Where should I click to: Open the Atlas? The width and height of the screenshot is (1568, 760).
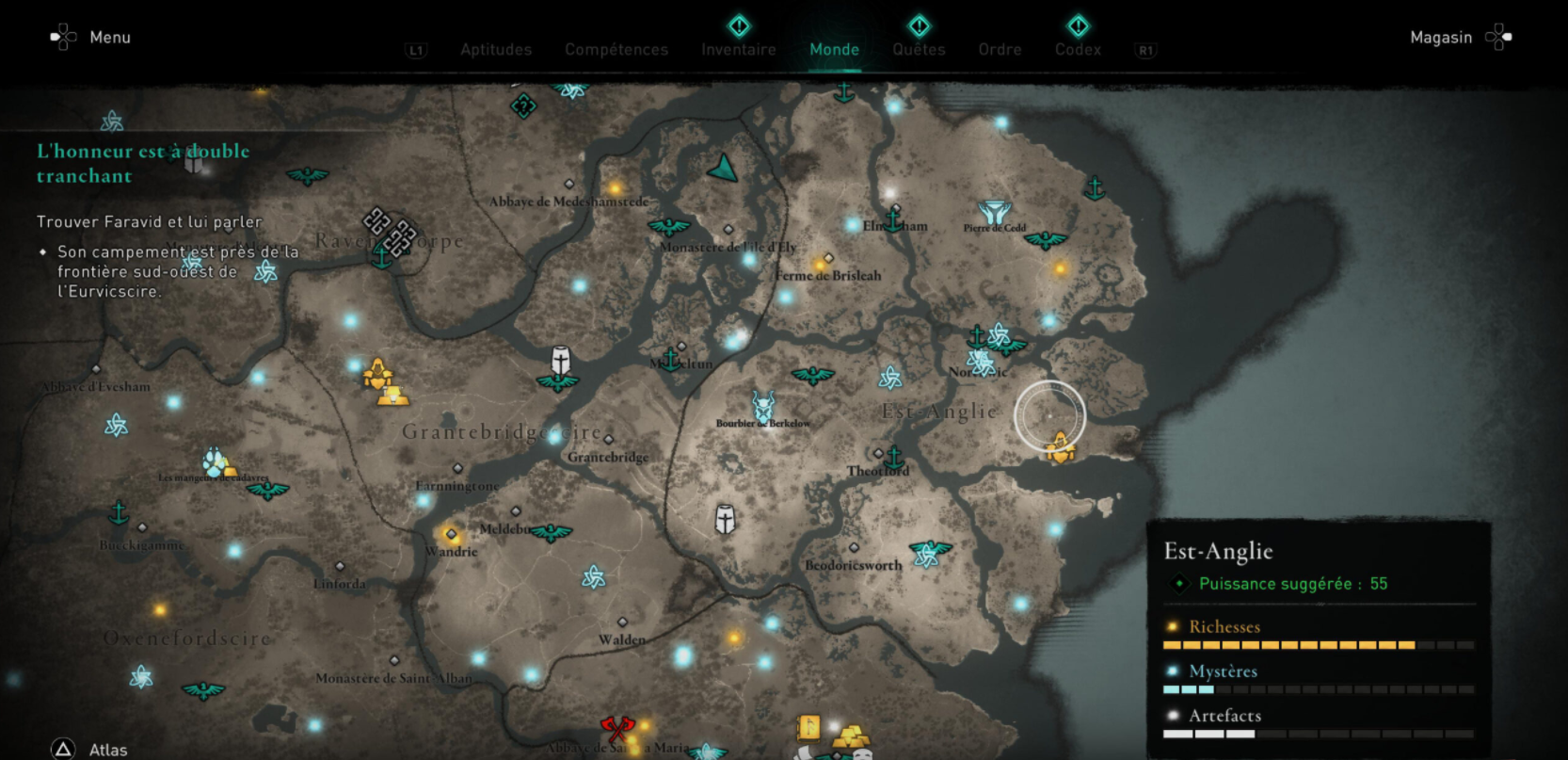coord(107,749)
